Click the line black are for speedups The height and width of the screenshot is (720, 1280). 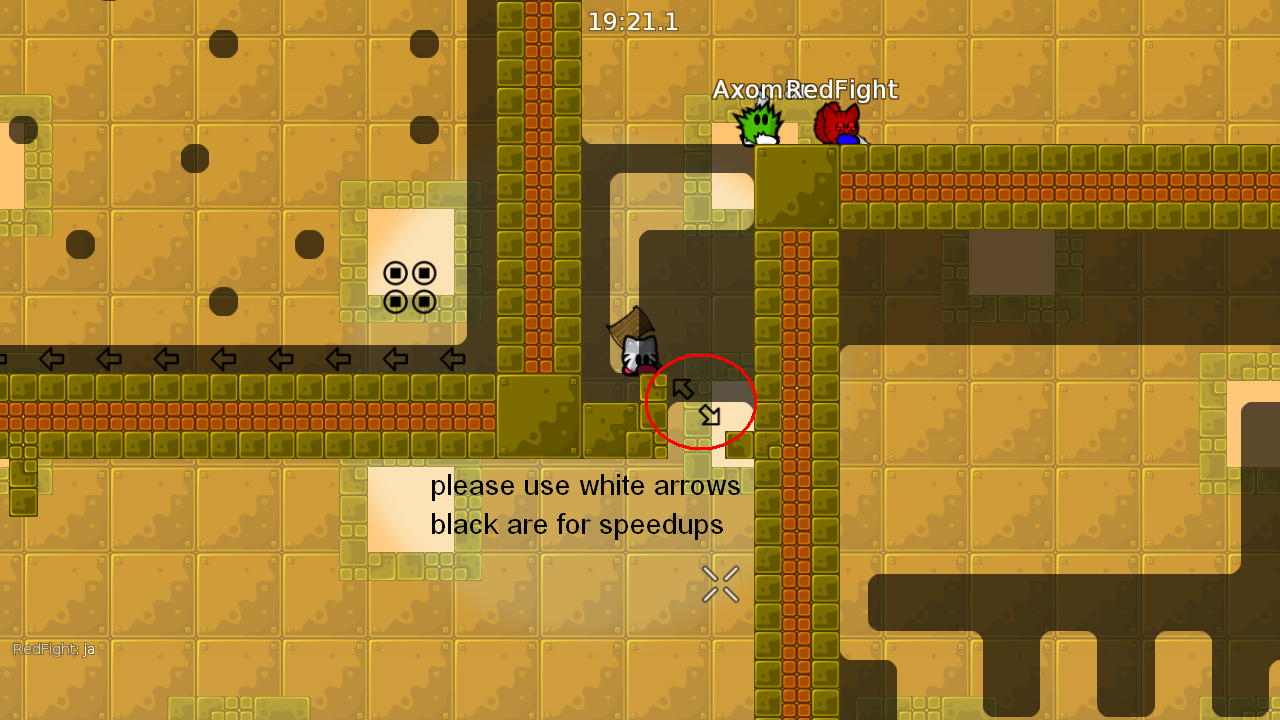pos(579,524)
